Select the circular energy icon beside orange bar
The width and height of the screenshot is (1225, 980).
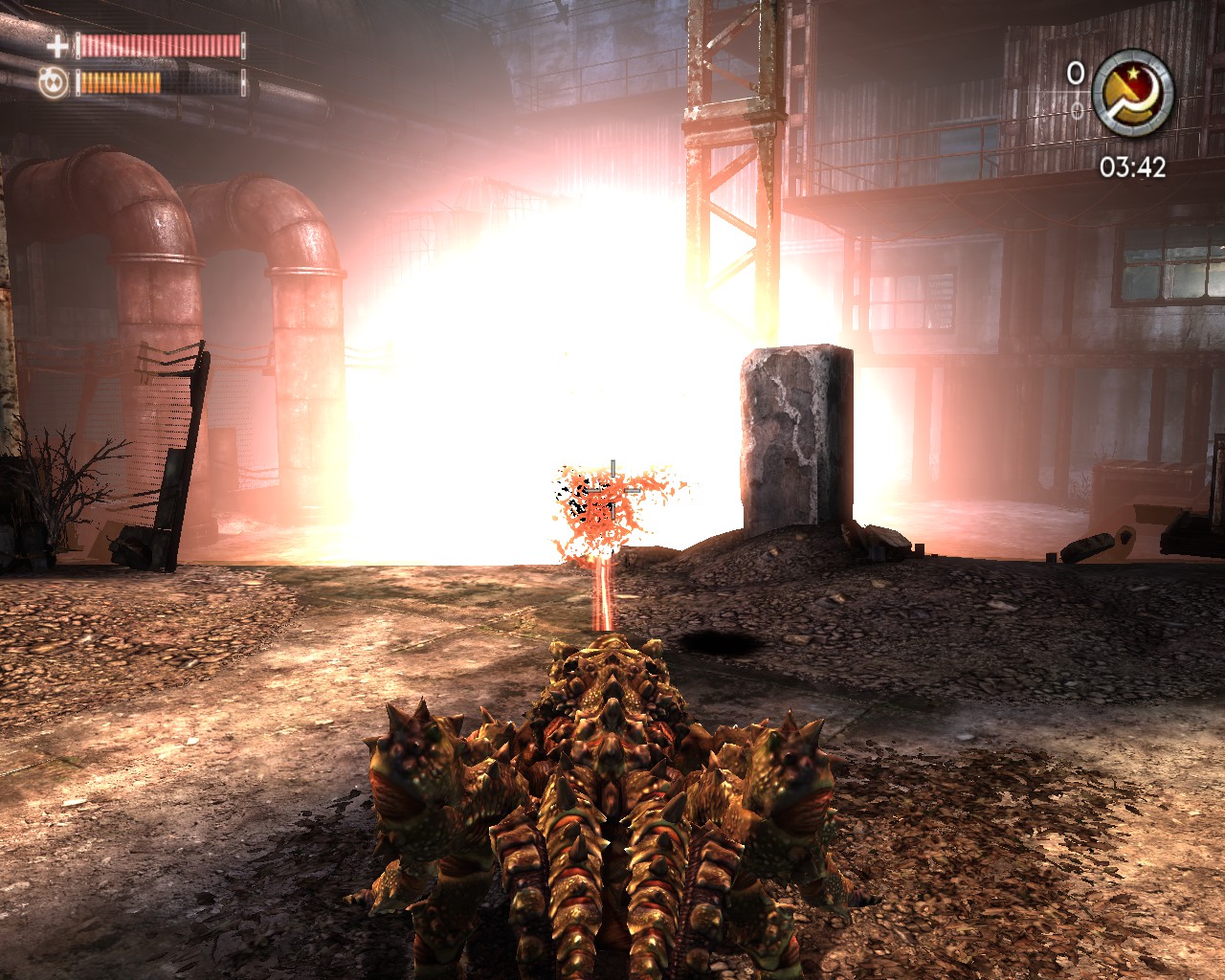coord(55,83)
